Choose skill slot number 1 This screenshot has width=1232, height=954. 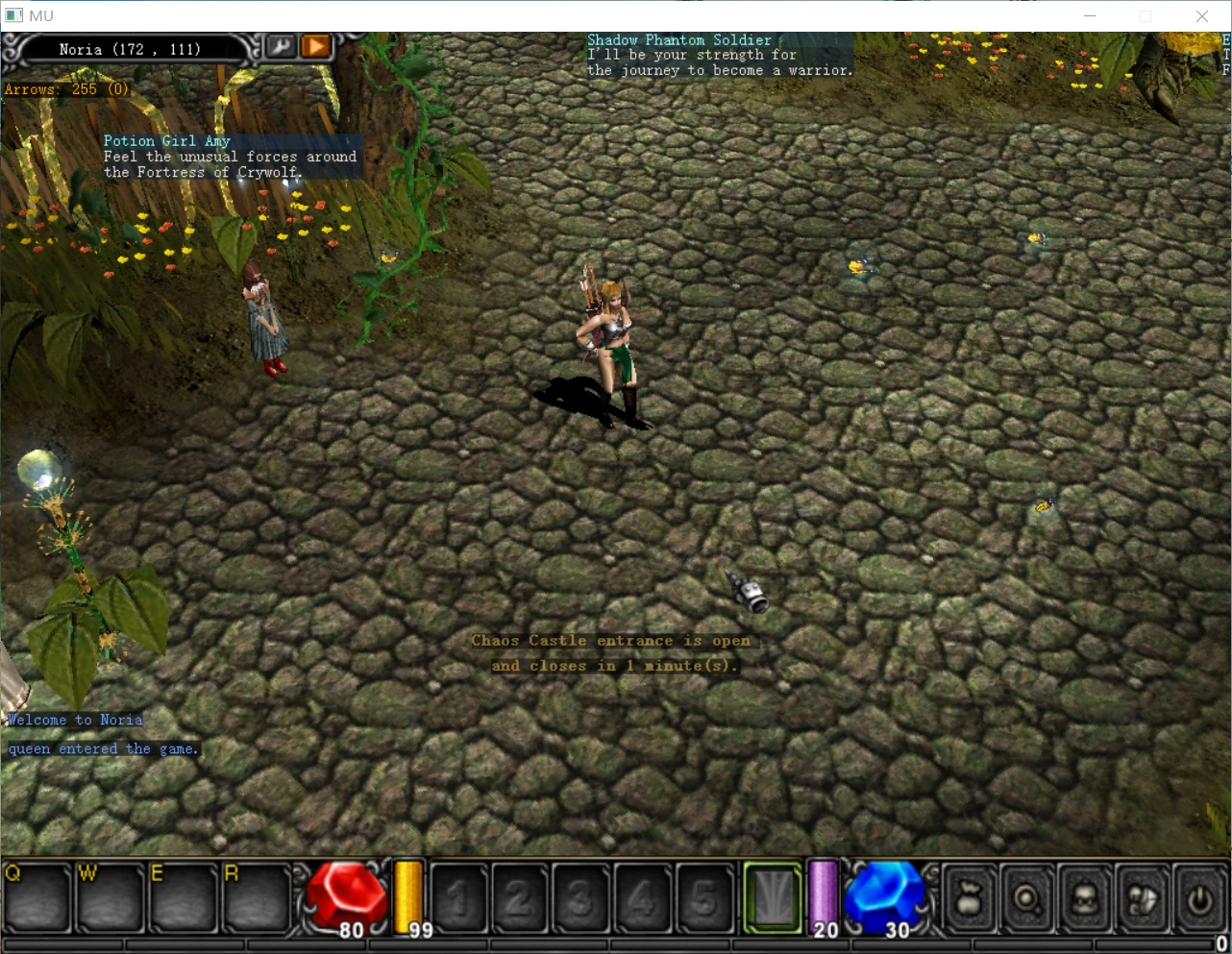click(457, 898)
